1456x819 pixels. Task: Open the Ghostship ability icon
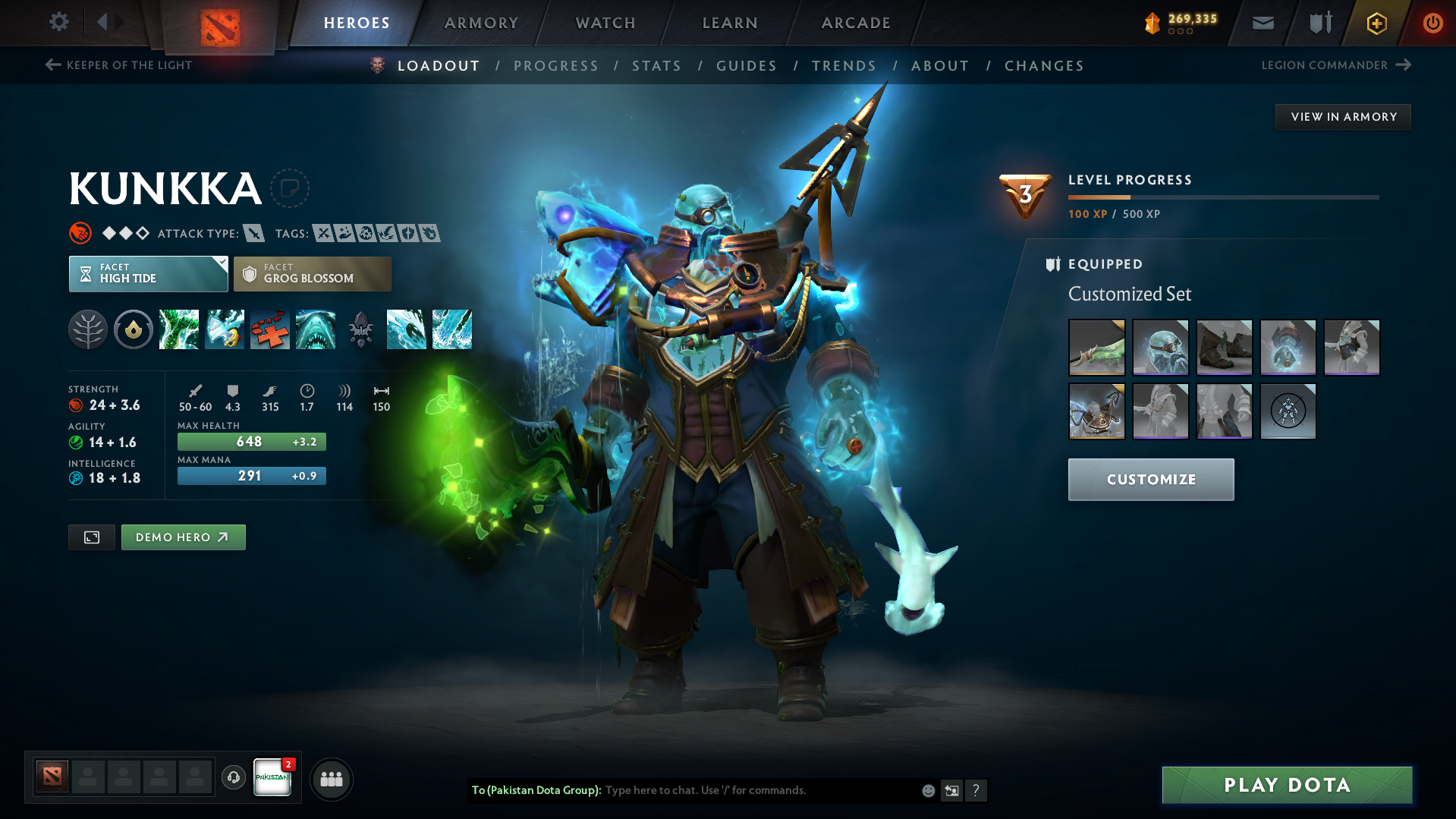(316, 329)
